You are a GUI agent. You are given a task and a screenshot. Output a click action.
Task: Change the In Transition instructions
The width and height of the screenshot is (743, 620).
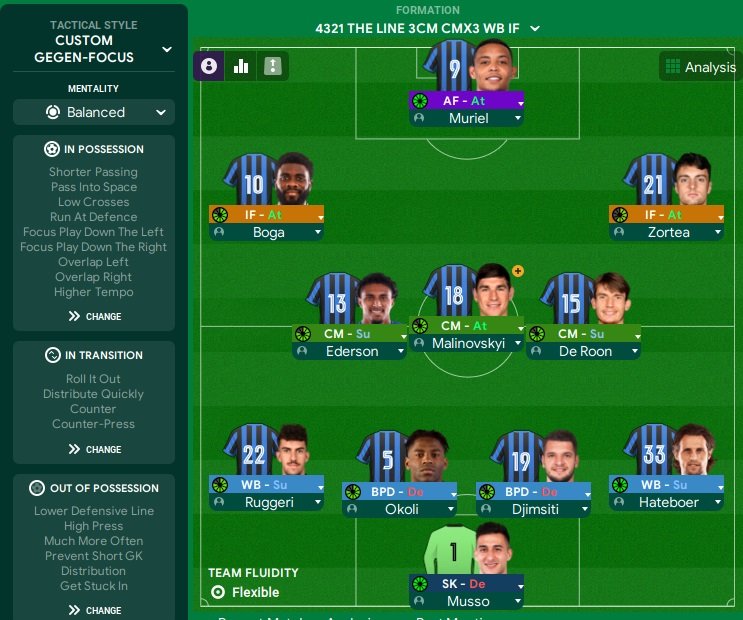(x=94, y=449)
